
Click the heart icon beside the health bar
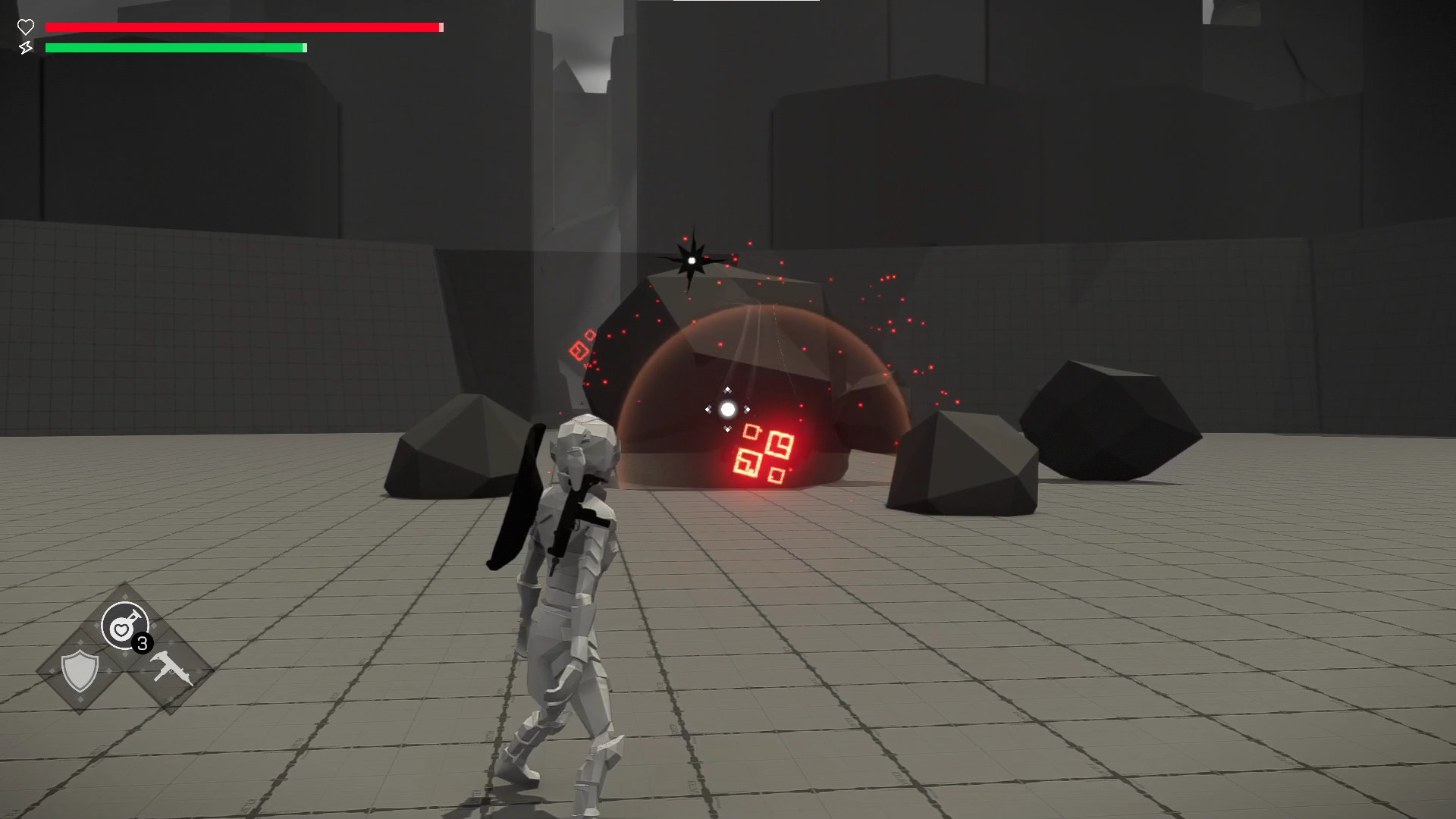pyautogui.click(x=26, y=27)
